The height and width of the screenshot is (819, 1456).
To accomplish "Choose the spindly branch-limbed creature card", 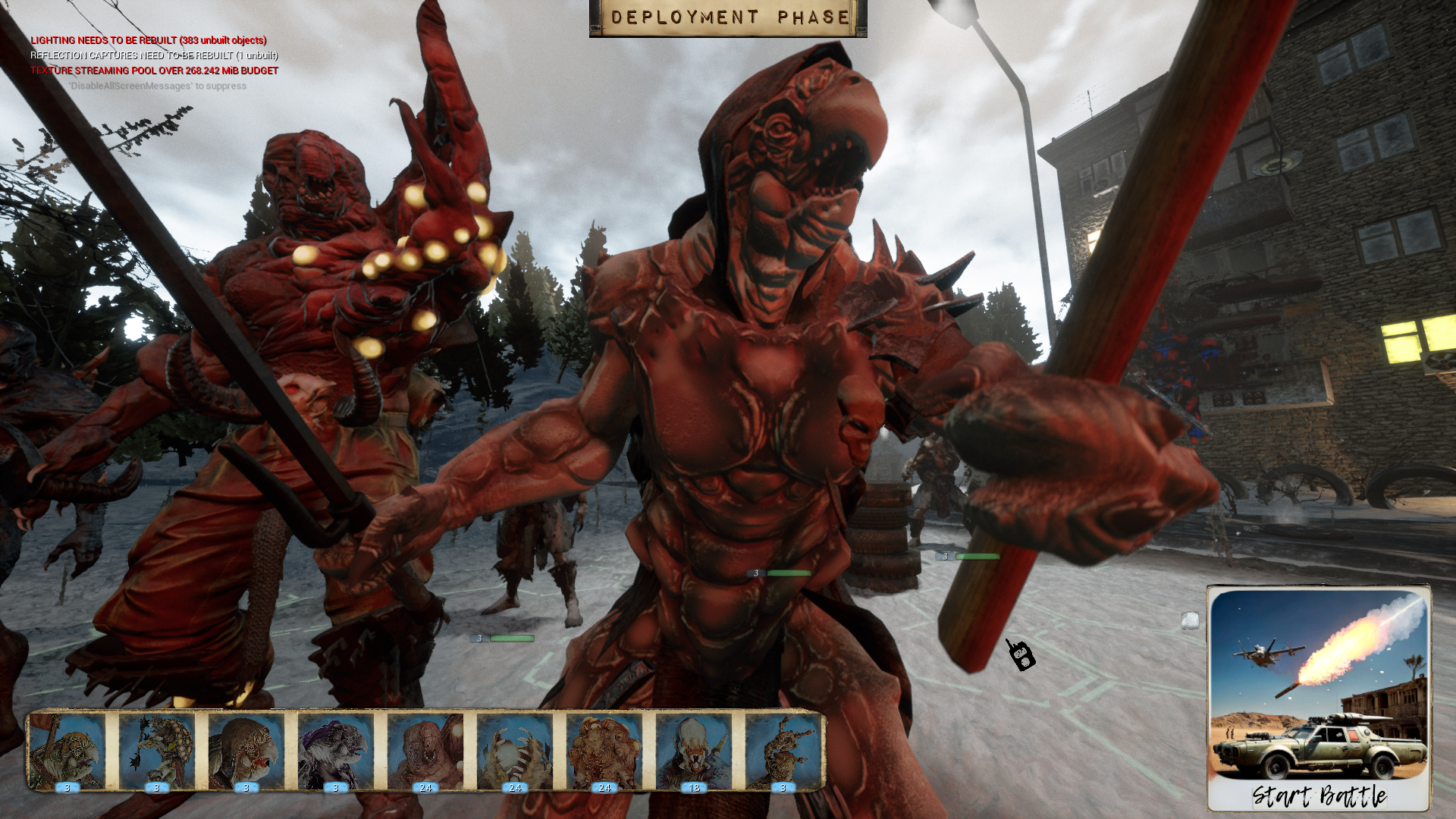I will coord(783,751).
